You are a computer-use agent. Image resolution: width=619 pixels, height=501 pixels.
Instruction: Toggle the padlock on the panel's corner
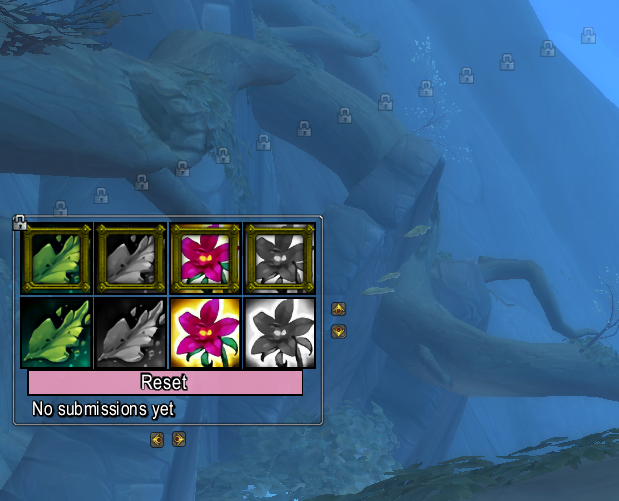(x=19, y=222)
